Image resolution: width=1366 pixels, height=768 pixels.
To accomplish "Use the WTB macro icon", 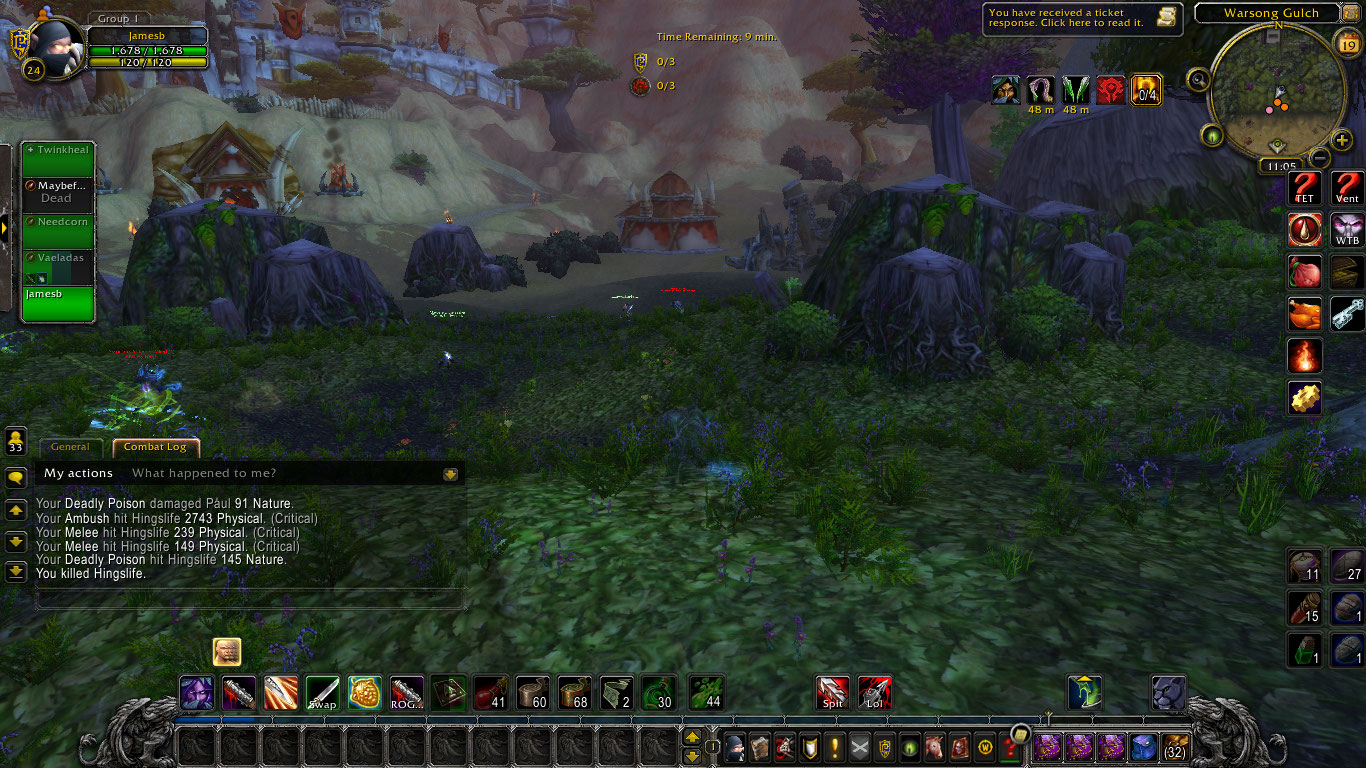I will (x=1347, y=230).
